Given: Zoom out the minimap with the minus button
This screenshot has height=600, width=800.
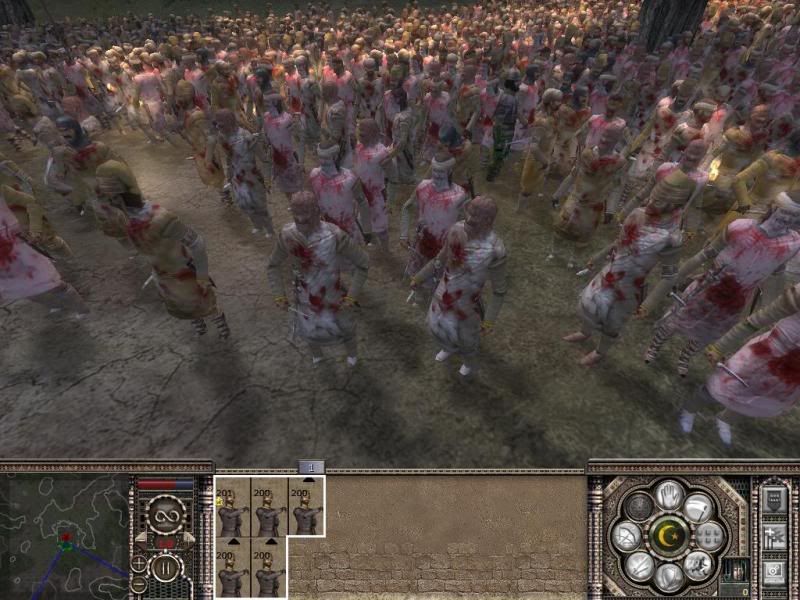Looking at the screenshot, I should click(x=139, y=583).
